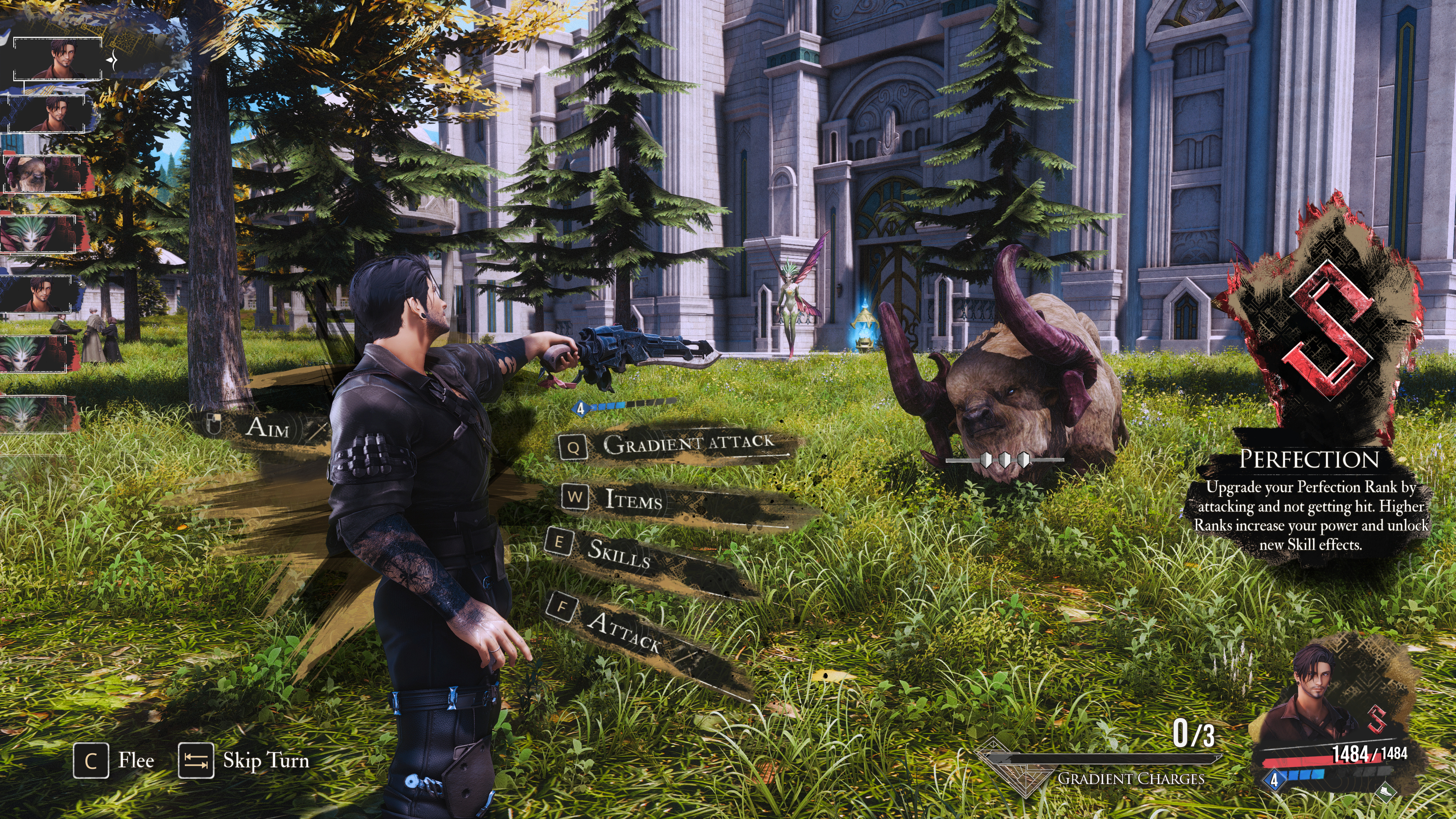Activate the Aim option
Image resolution: width=1456 pixels, height=819 pixels.
pos(267,427)
